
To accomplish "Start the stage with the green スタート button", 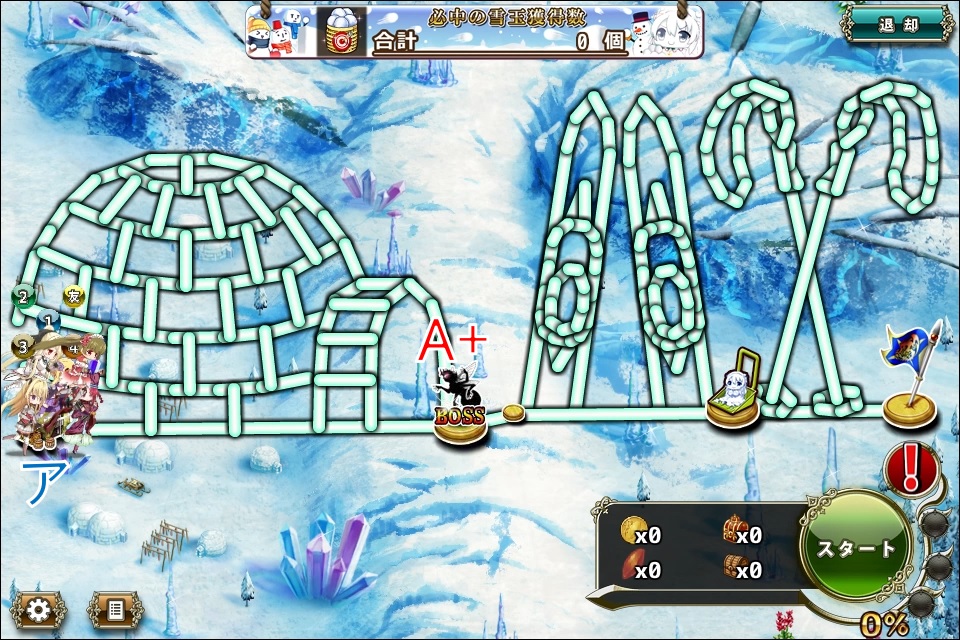I will click(x=856, y=549).
